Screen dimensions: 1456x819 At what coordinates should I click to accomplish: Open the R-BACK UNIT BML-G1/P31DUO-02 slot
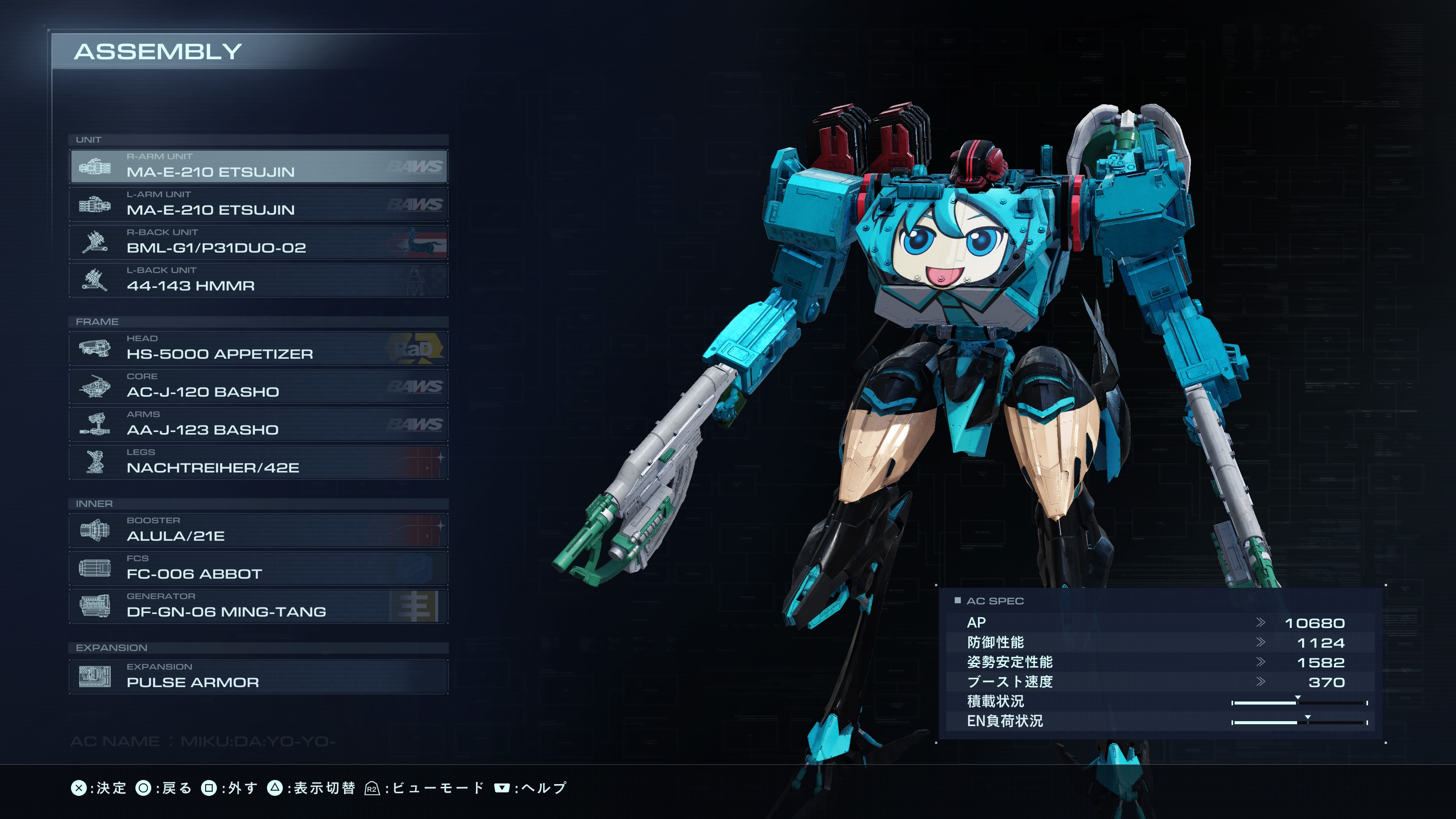click(x=259, y=242)
